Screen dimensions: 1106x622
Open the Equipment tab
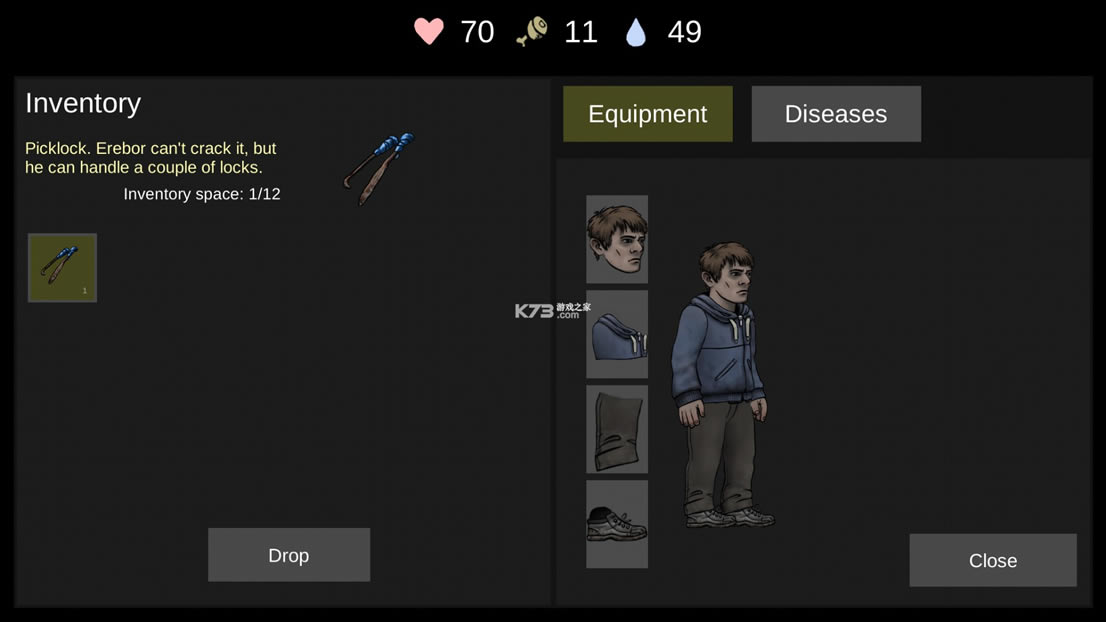pos(647,114)
